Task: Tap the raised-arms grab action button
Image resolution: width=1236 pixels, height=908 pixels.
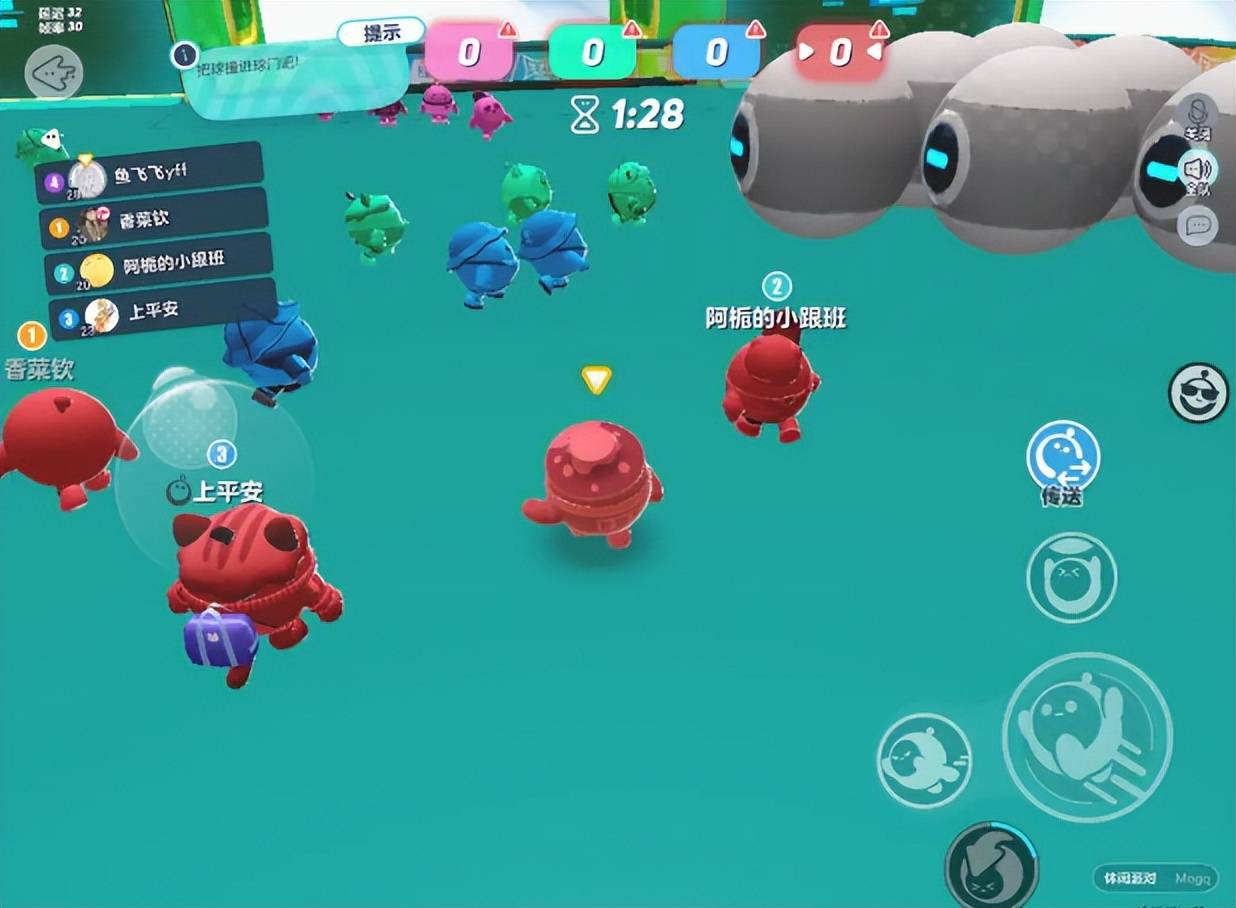Action: [x=1071, y=577]
